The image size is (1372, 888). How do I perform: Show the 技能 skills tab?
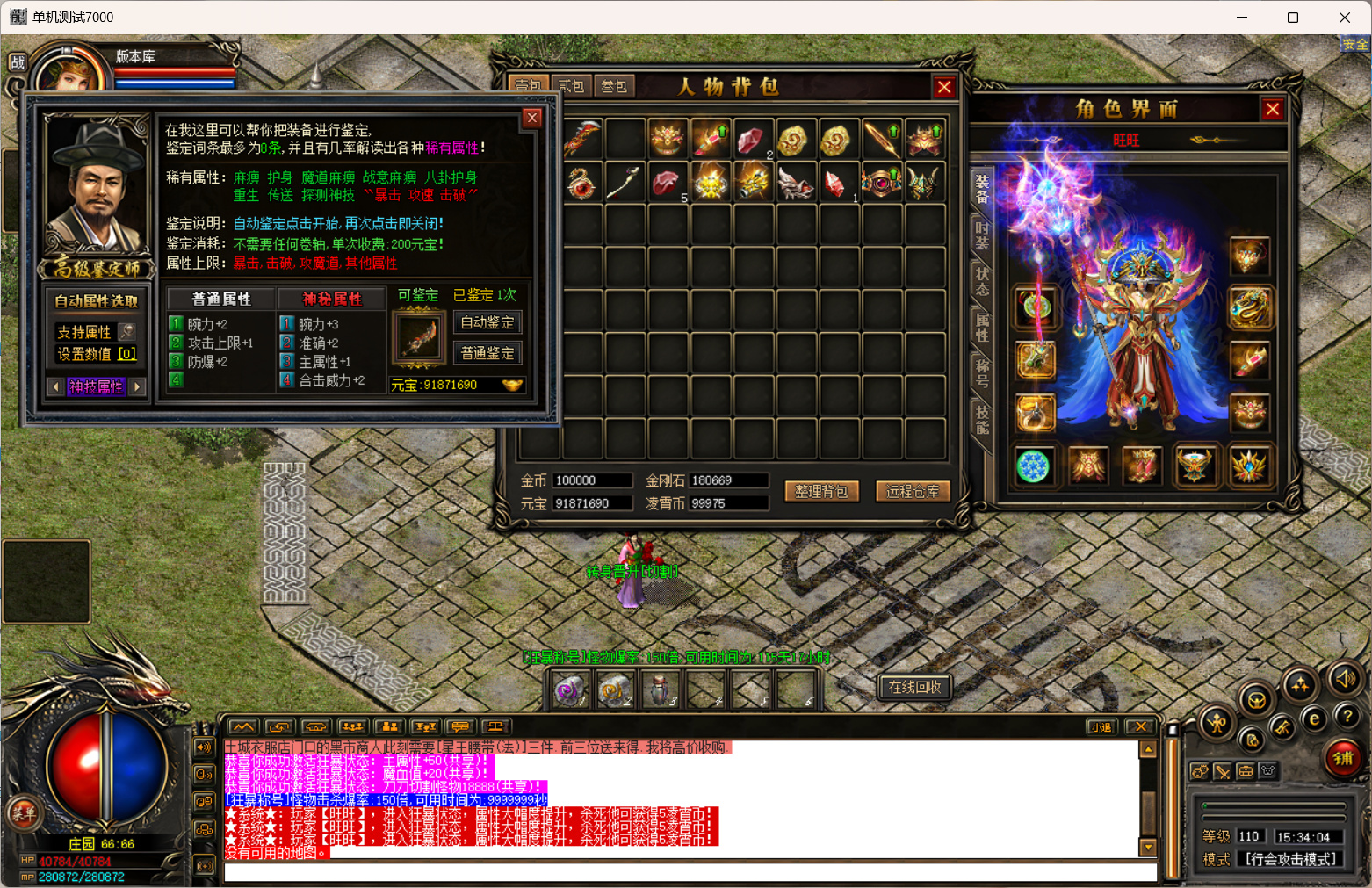tap(981, 419)
